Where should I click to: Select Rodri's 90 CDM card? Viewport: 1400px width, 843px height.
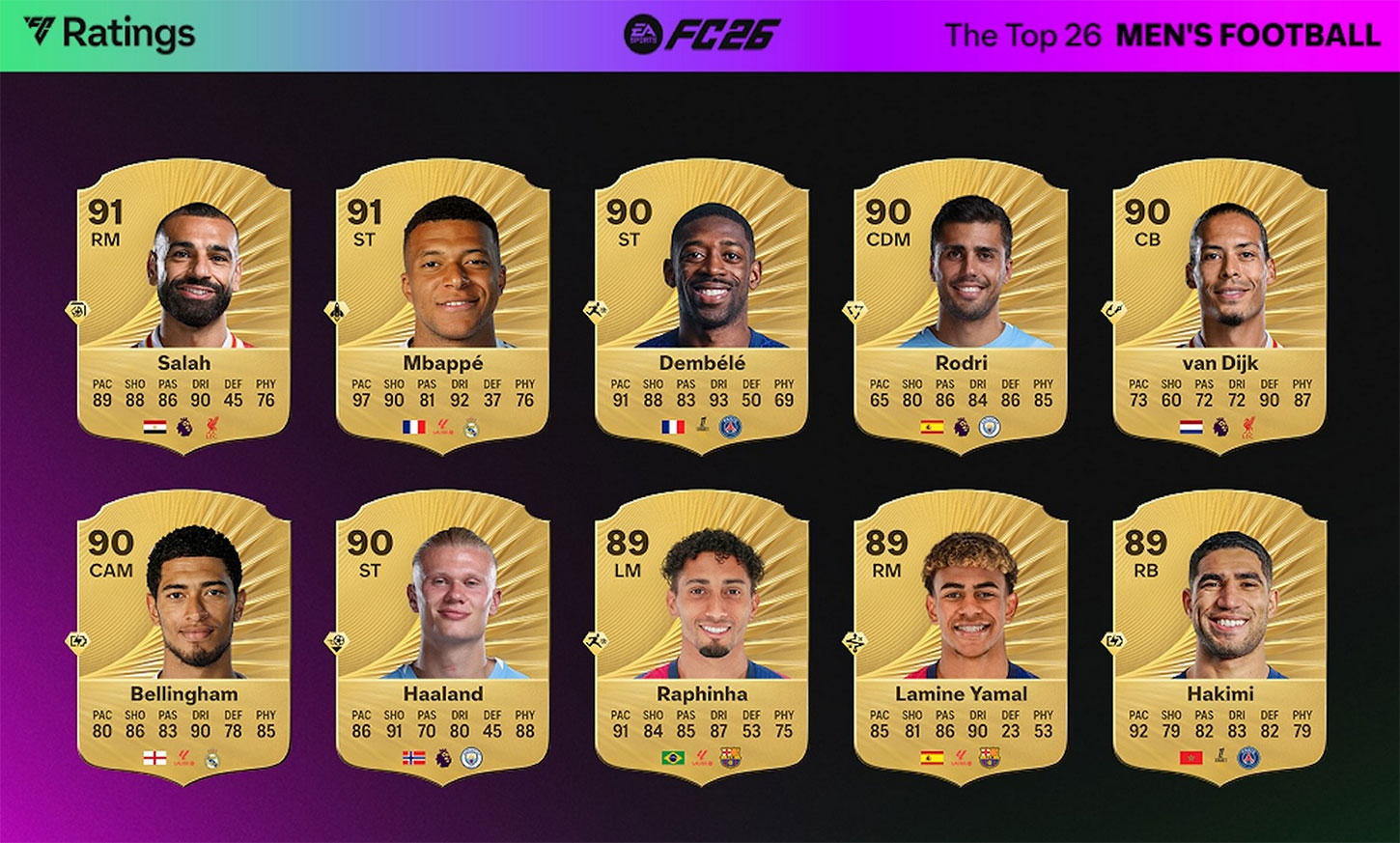pos(961,301)
